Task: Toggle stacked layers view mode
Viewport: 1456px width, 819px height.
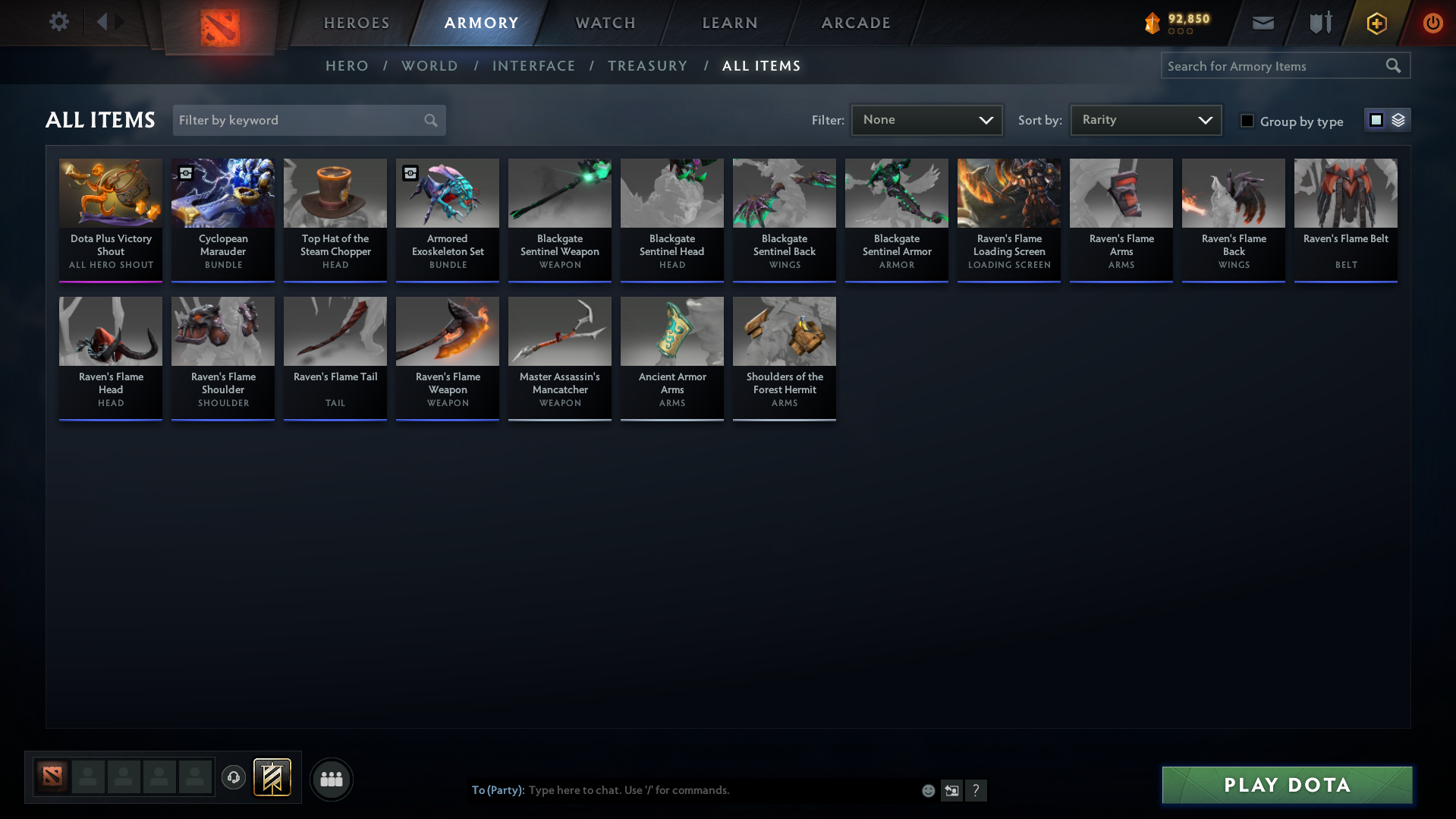Action: (x=1398, y=119)
